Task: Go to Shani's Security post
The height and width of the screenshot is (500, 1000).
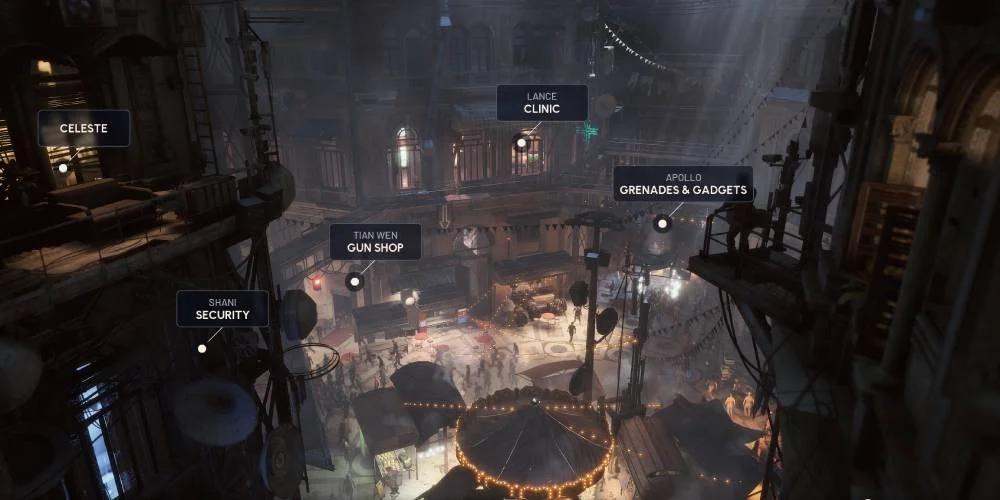Action: 222,308
